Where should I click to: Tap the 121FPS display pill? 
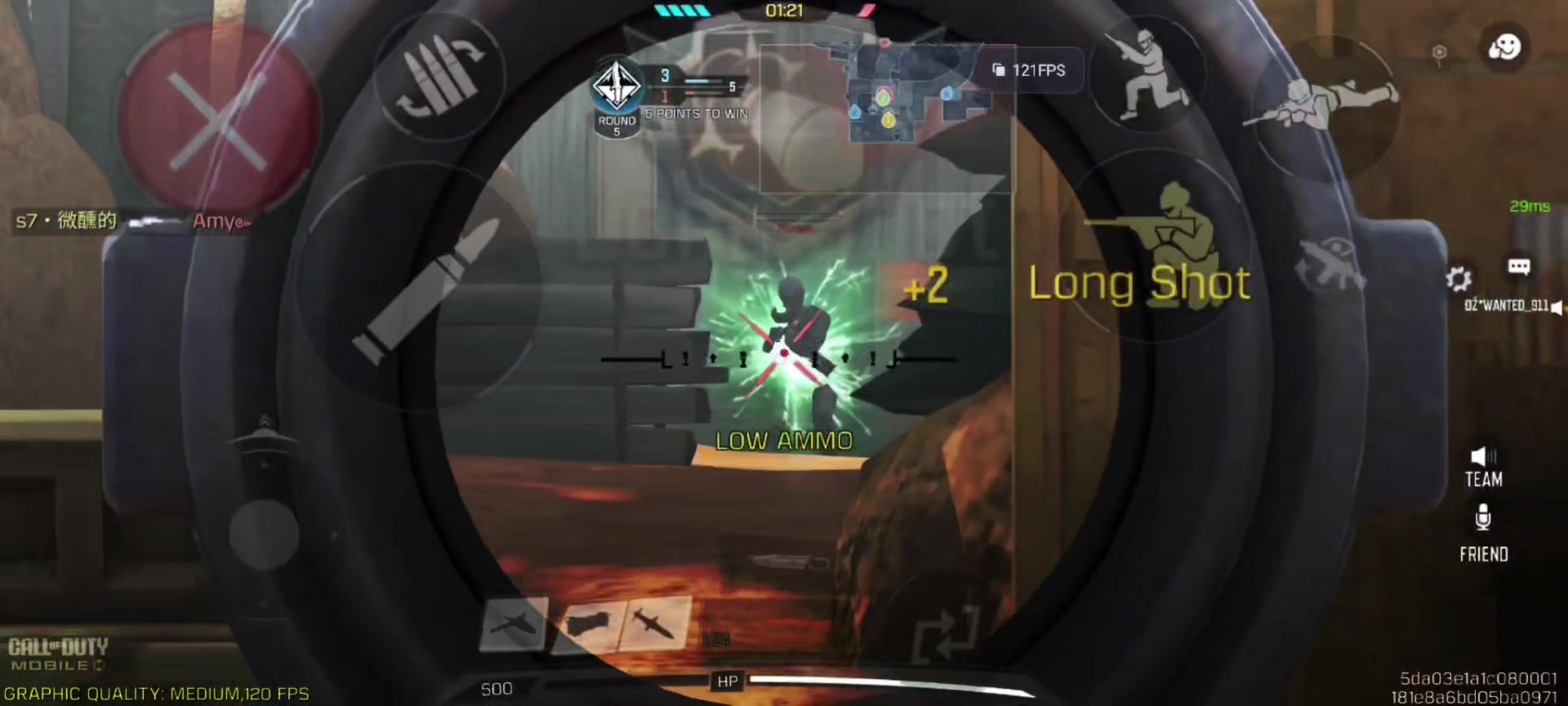click(1029, 70)
